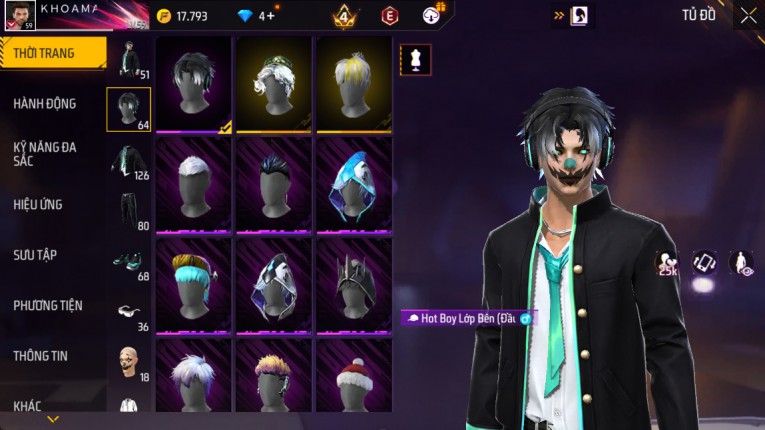Go to the Sưu Tập tab
Screen dimensions: 765x430
point(36,255)
